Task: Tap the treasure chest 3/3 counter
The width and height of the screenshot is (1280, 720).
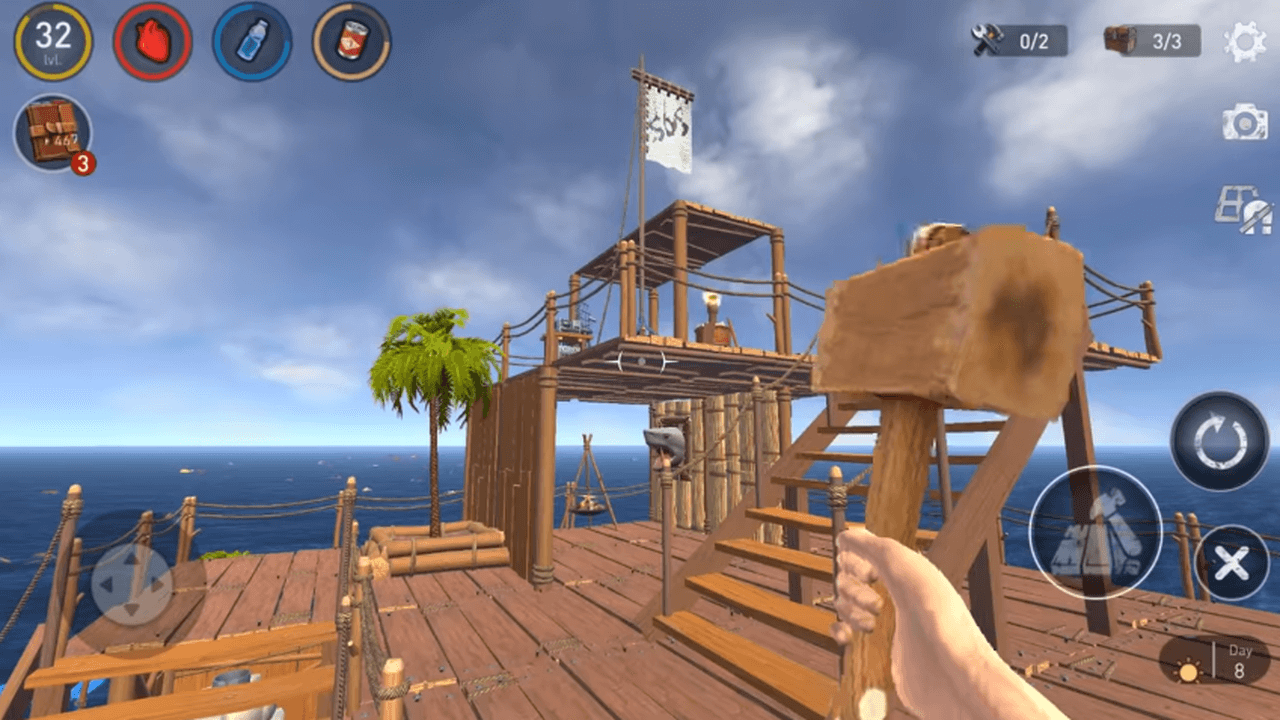Action: [1138, 42]
